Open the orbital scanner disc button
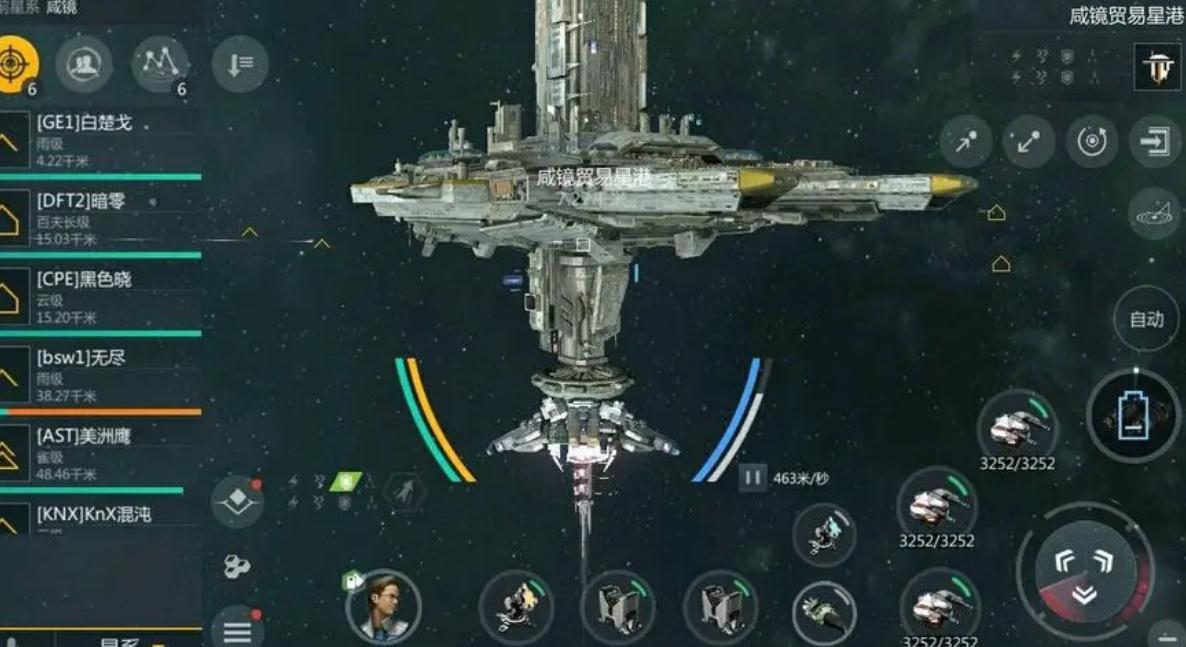Viewport: 1186px width, 647px height. [x=1155, y=213]
